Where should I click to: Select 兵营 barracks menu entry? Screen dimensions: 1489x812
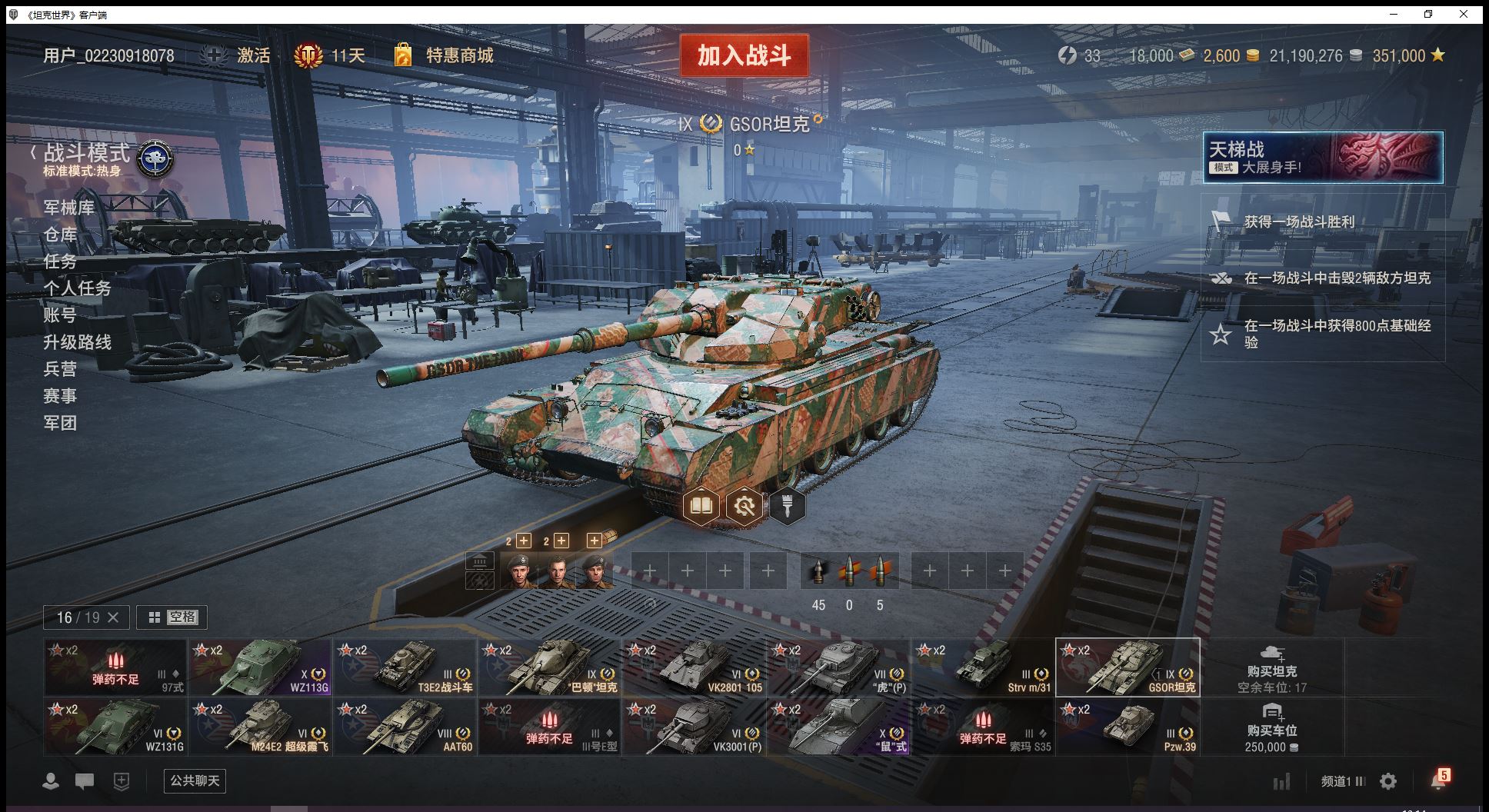60,369
